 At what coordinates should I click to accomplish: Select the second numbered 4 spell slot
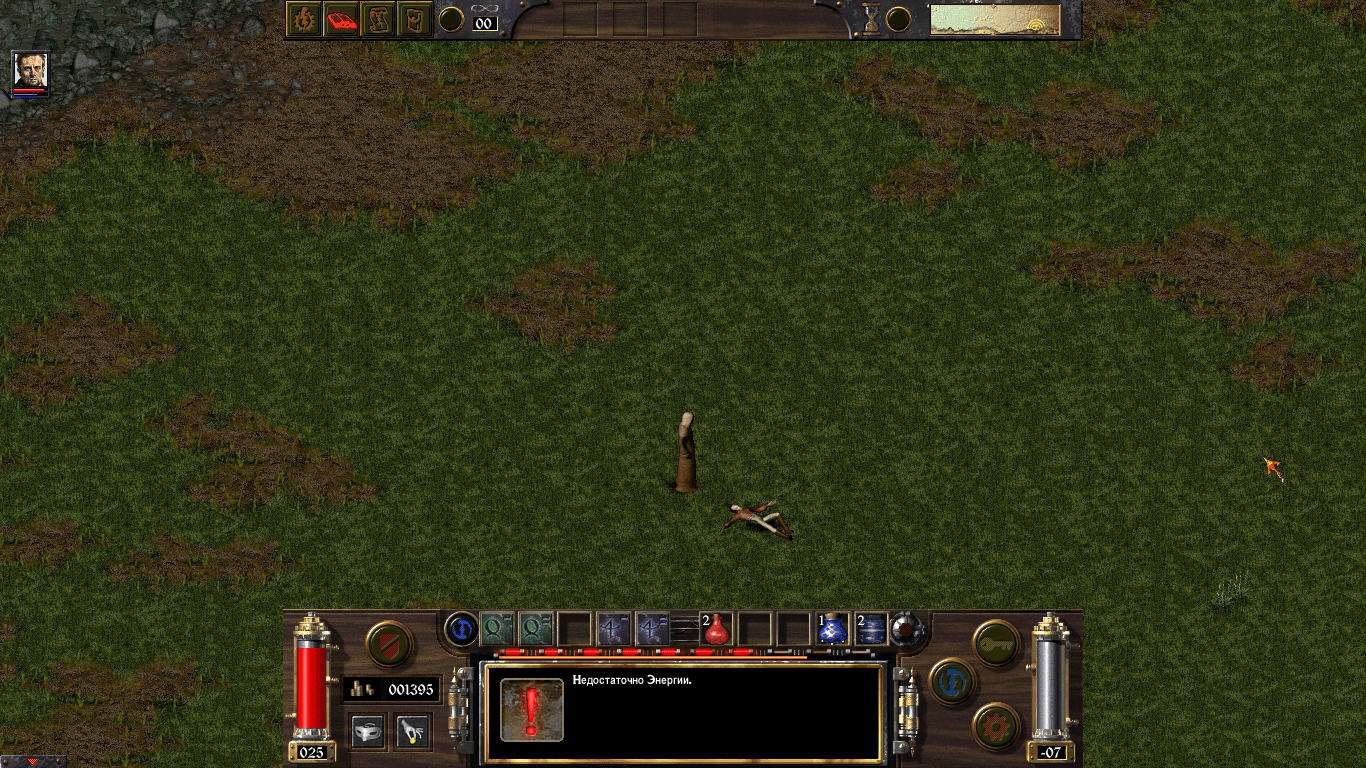[652, 628]
